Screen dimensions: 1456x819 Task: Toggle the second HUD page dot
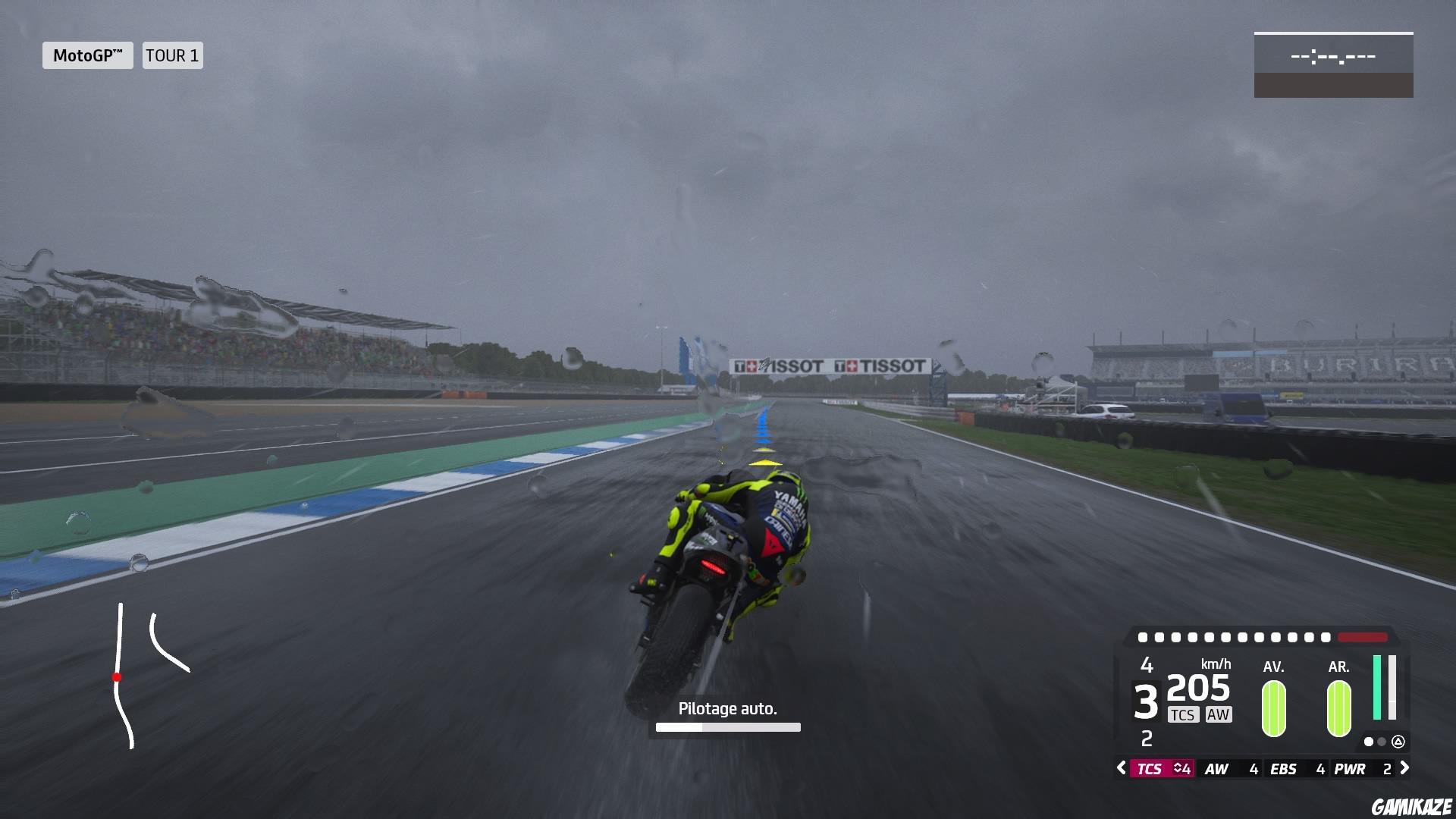coord(1382,743)
